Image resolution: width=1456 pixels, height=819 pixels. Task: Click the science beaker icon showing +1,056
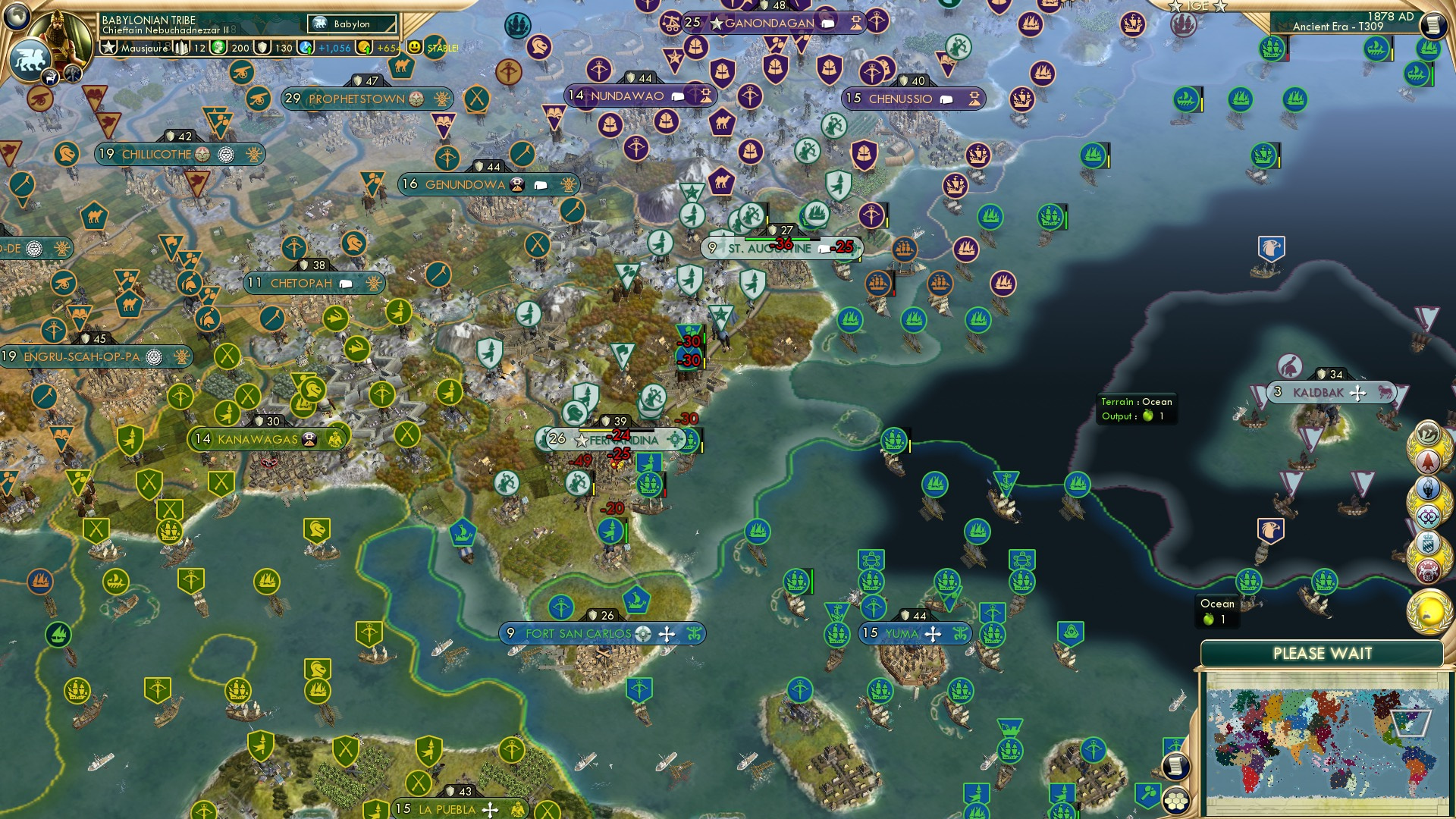[x=307, y=47]
